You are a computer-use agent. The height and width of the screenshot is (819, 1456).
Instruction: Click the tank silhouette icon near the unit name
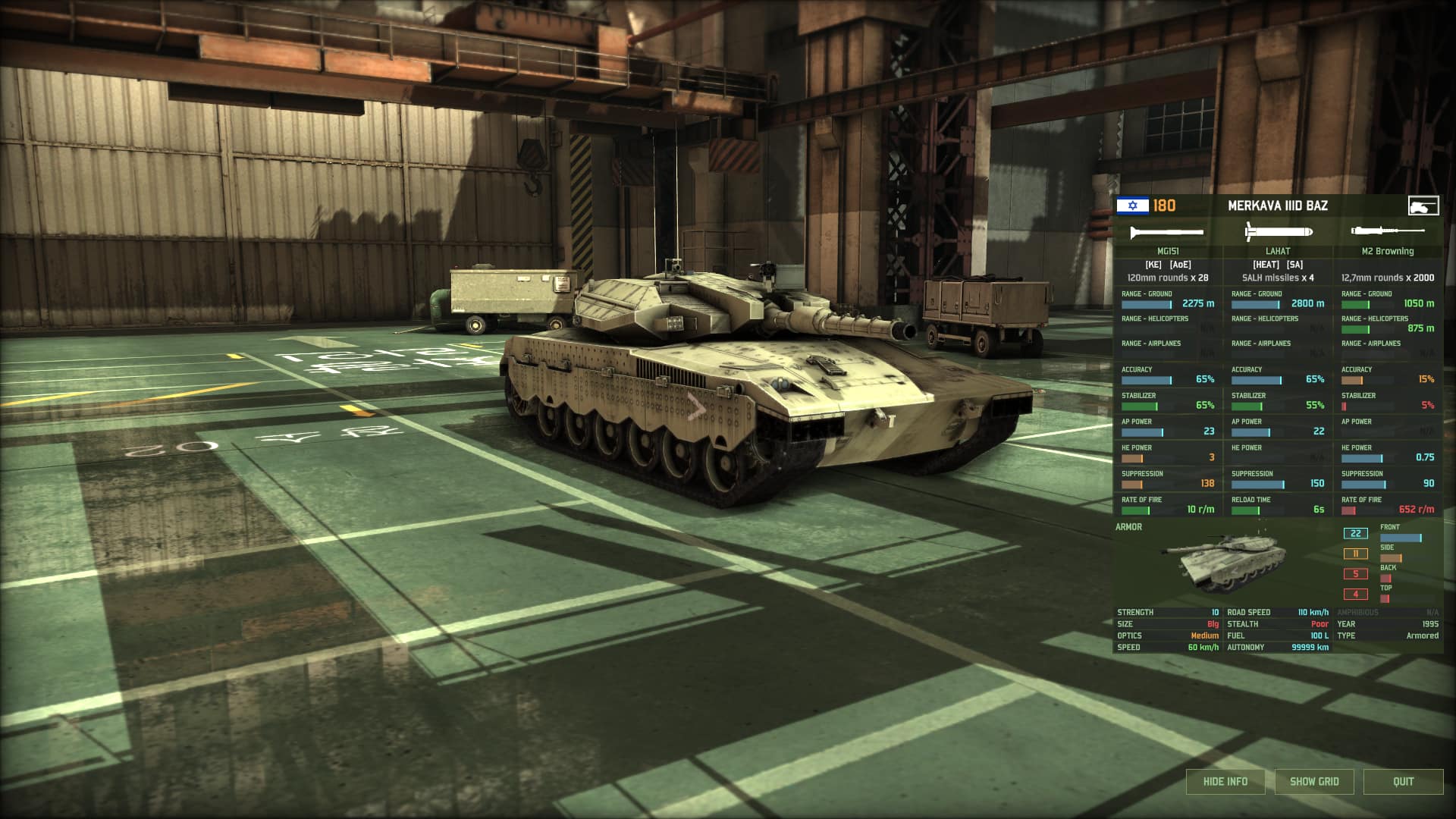(x=1423, y=205)
